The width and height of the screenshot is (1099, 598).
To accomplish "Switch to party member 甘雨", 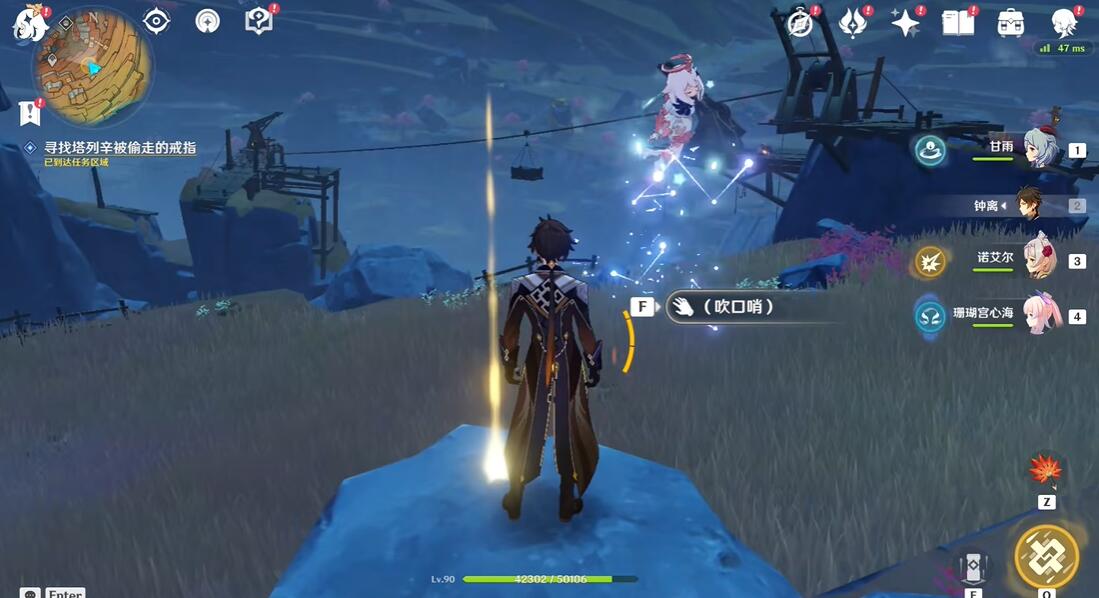I will (x=1041, y=149).
